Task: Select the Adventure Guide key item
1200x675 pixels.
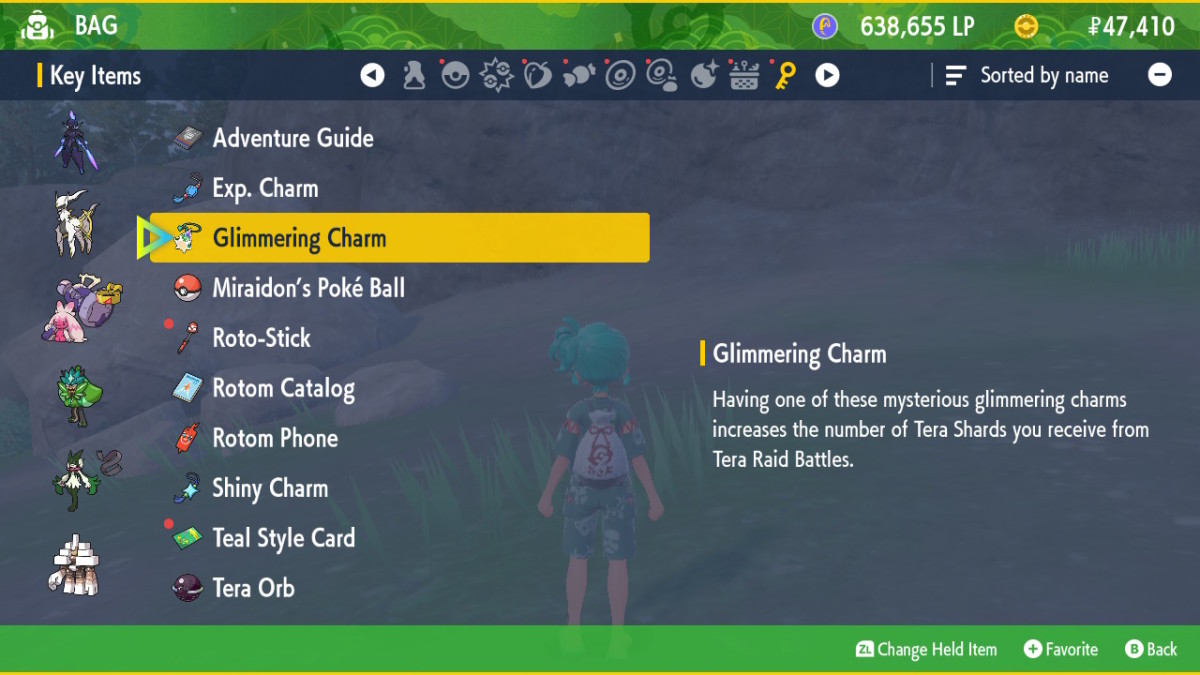Action: pos(292,138)
